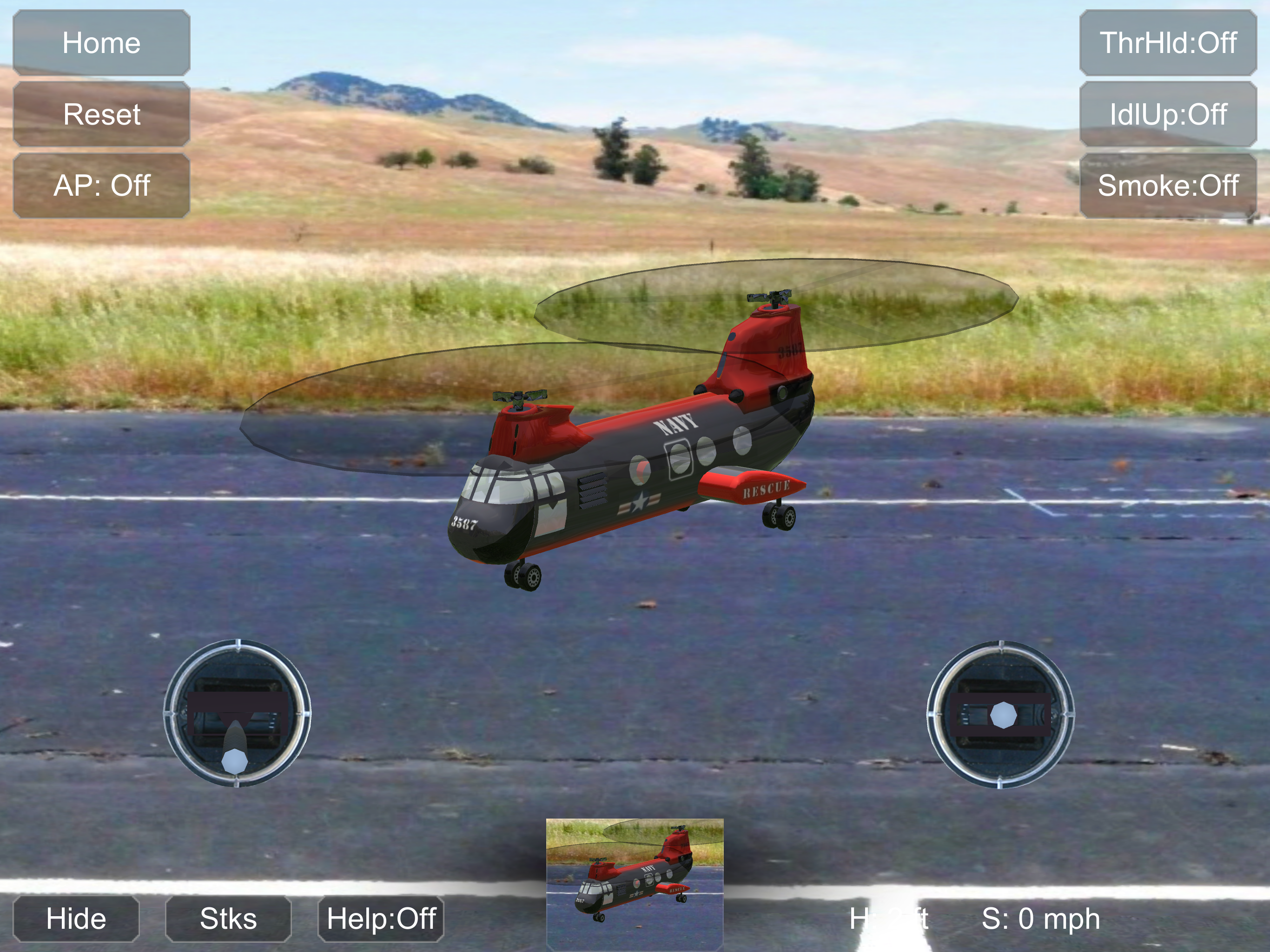This screenshot has width=1270, height=952.
Task: Tap the helicopter camera thumbnail
Action: pyautogui.click(x=635, y=884)
